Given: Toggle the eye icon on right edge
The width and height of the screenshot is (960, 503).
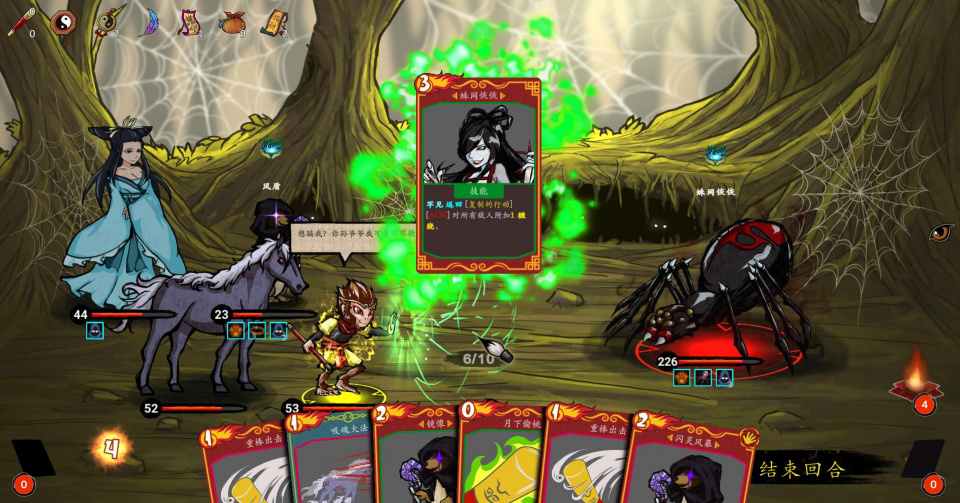Looking at the screenshot, I should pos(940,233).
